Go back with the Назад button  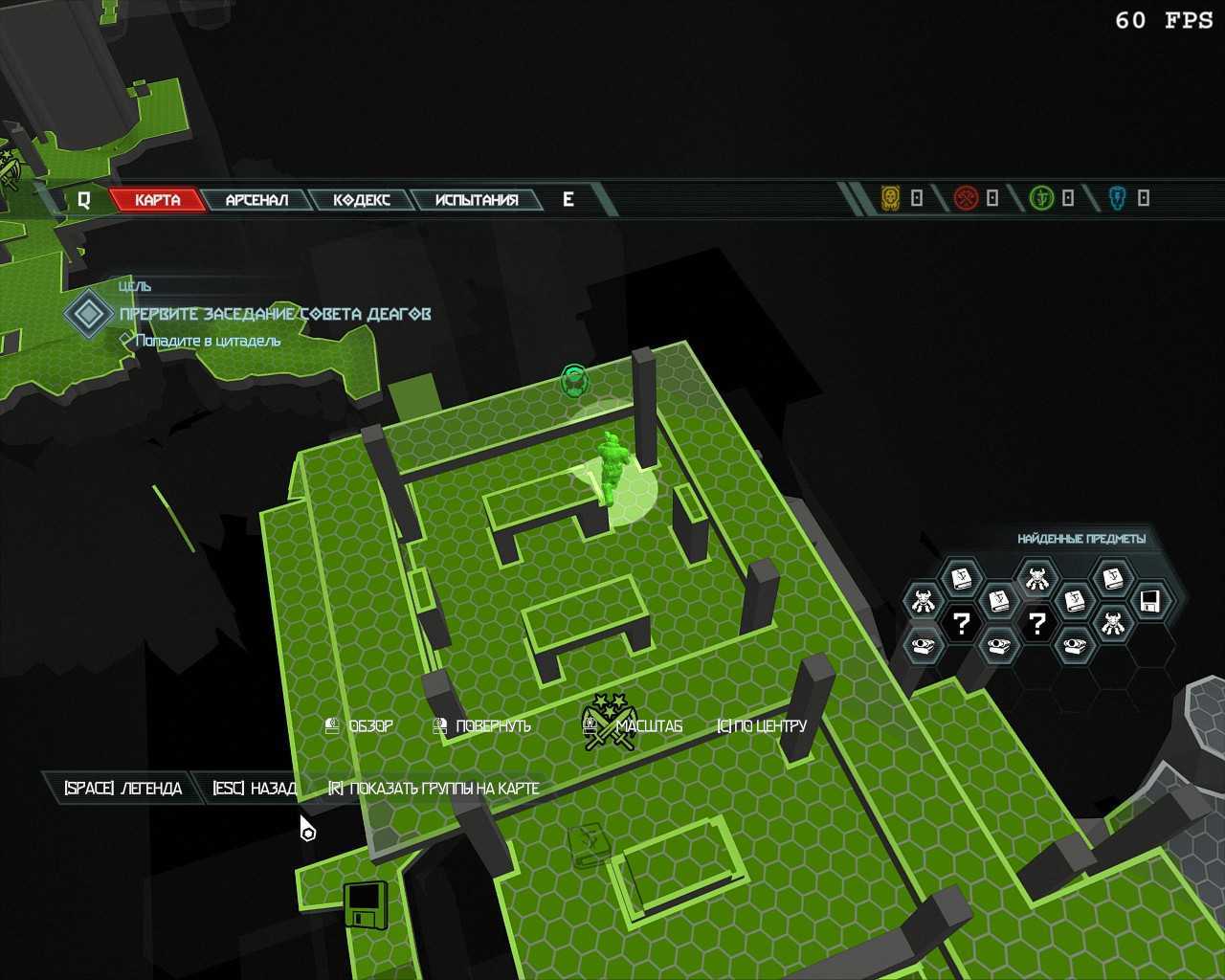coord(255,789)
